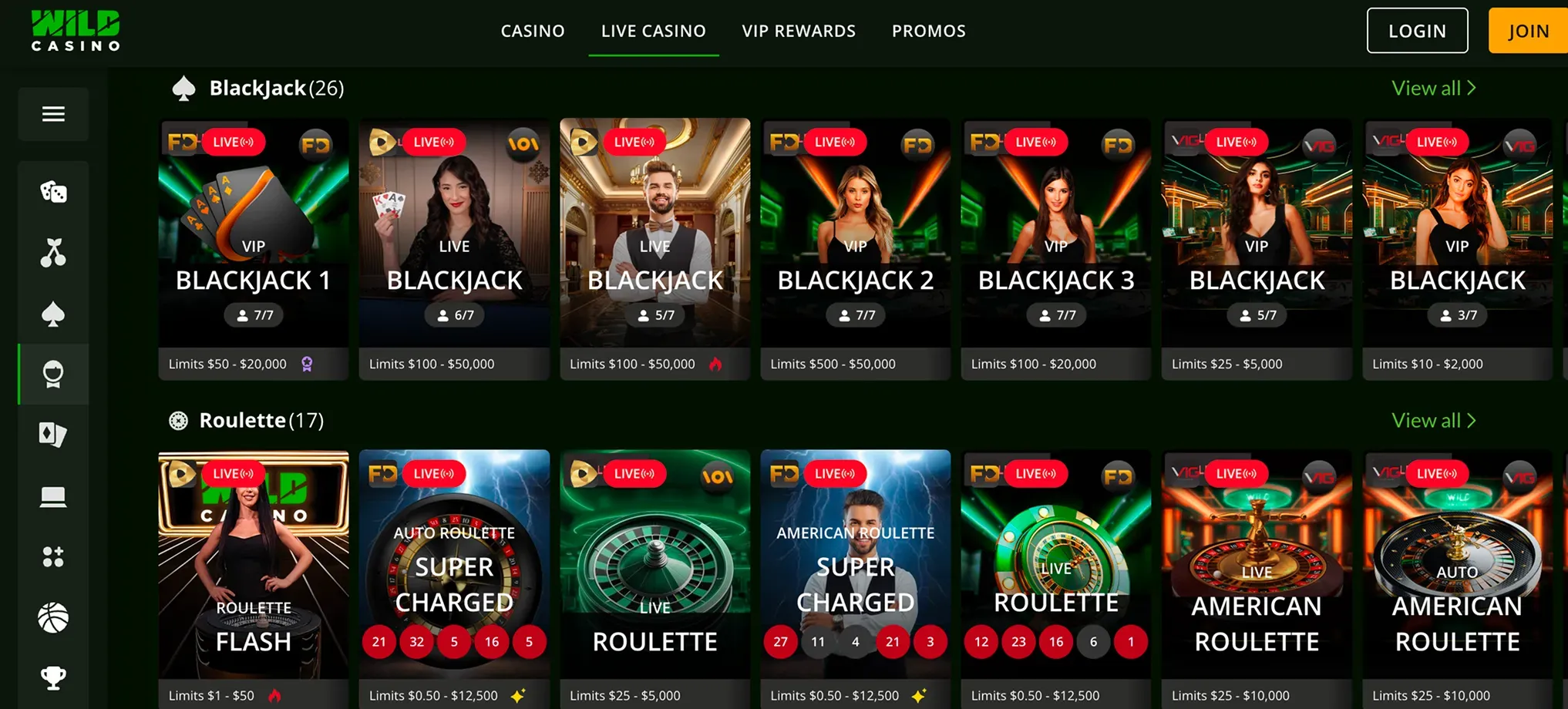Select the cherries slots sidebar icon
Screen dimensions: 1568x709
pyautogui.click(x=53, y=253)
